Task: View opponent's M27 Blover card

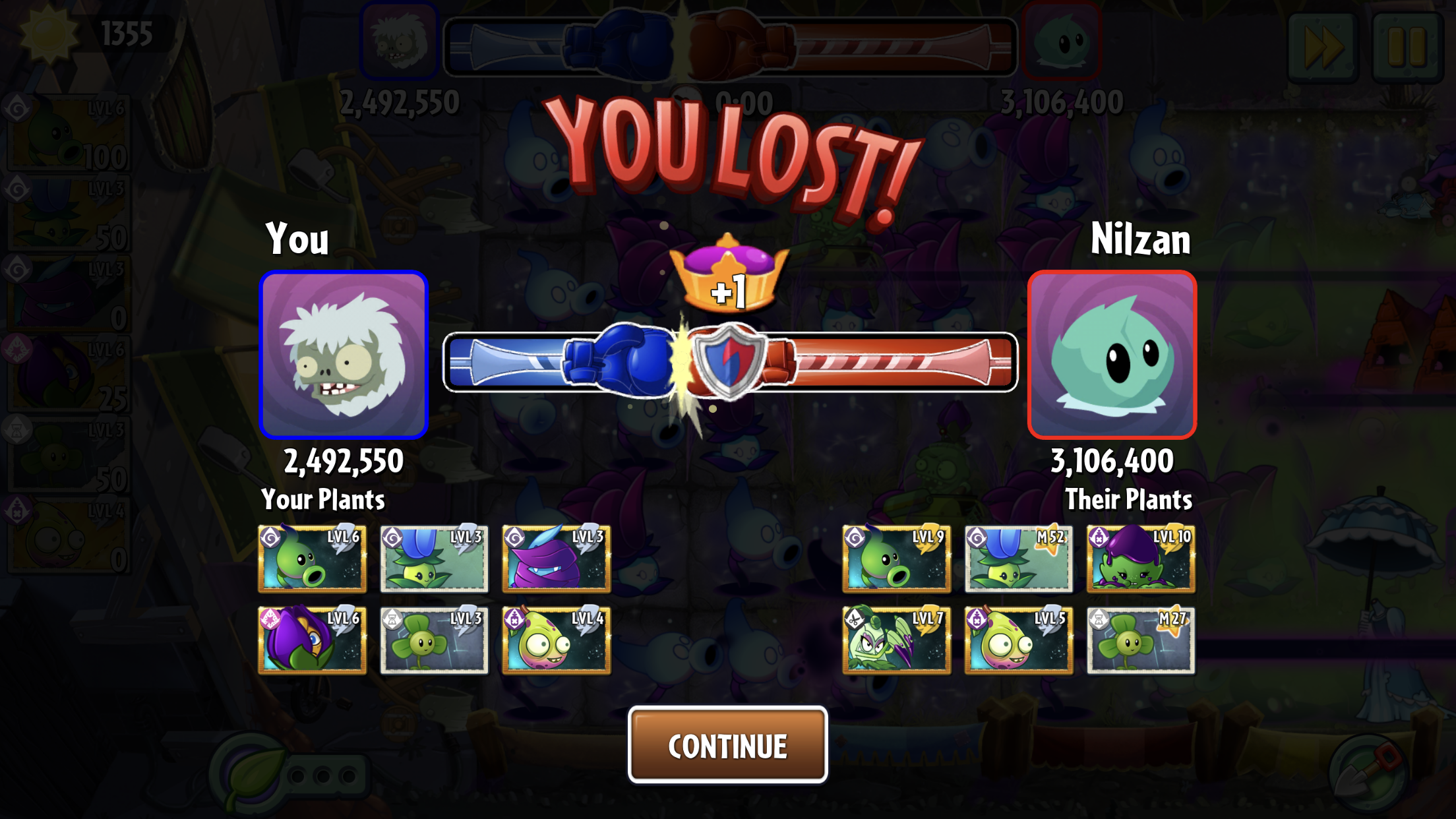Action: pos(1140,640)
